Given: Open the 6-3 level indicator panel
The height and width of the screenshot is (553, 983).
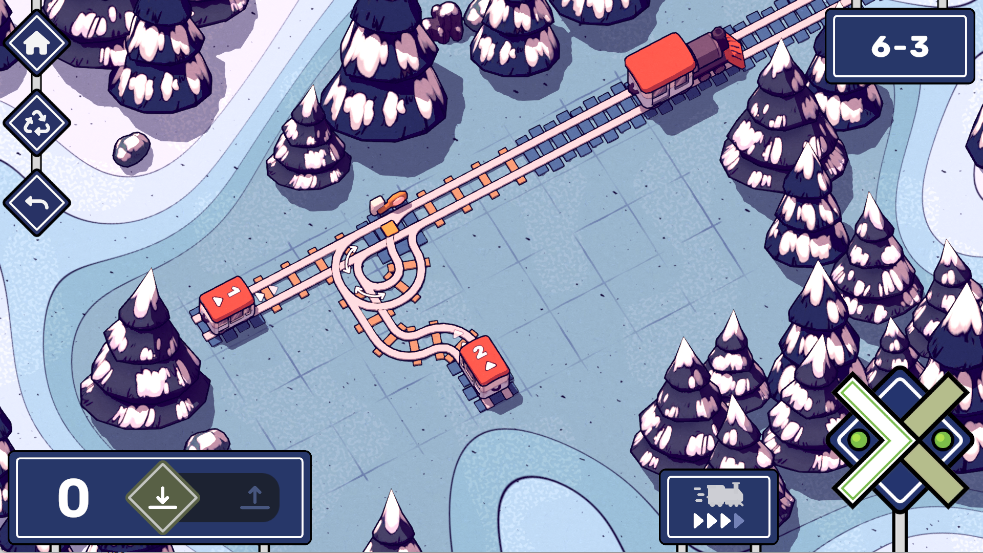Looking at the screenshot, I should pos(900,46).
